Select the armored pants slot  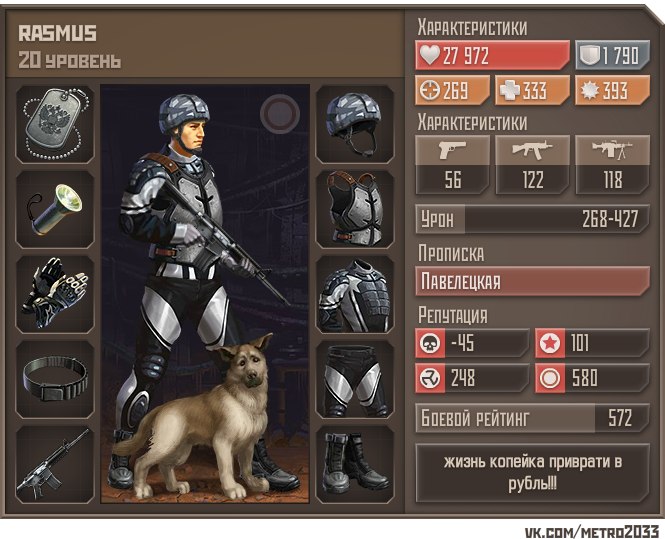click(x=356, y=379)
